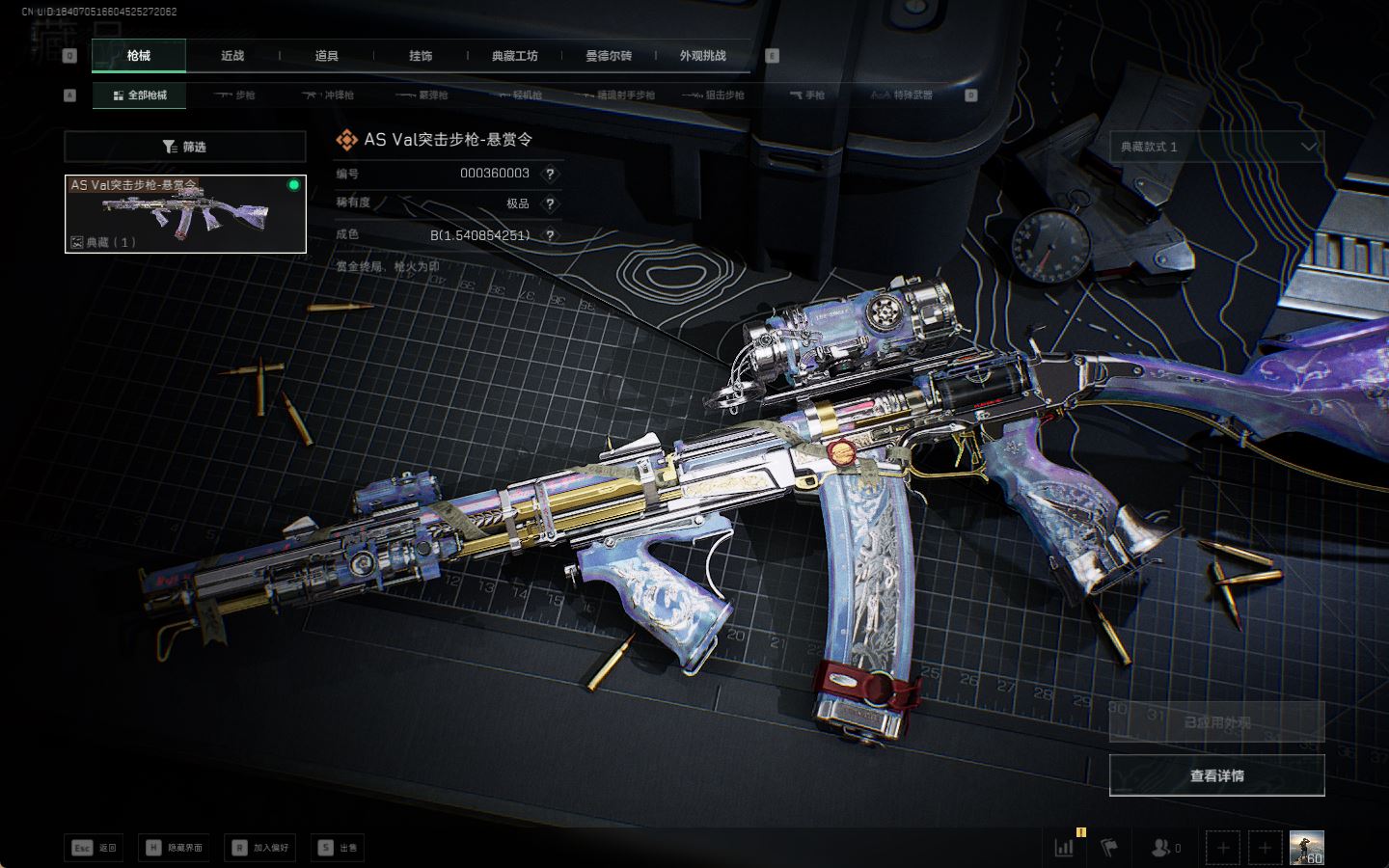Select the AS Val 悬赏令 weapon thumbnail
Viewport: 1389px width, 868px height.
tap(185, 214)
